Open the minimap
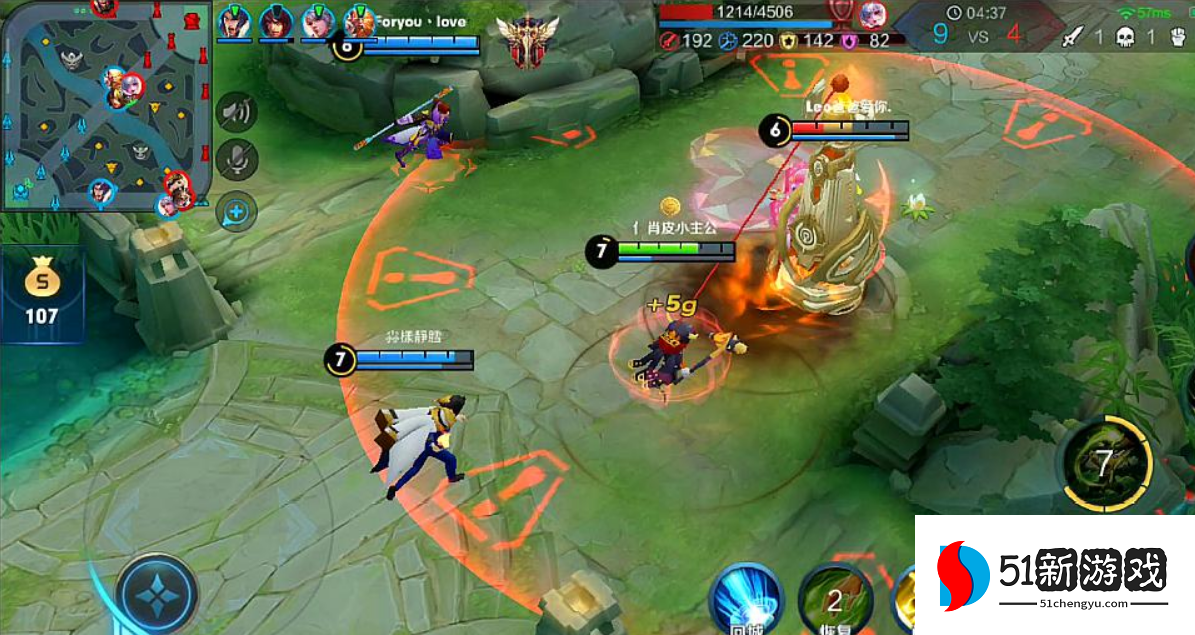The image size is (1195, 635). tap(105, 105)
